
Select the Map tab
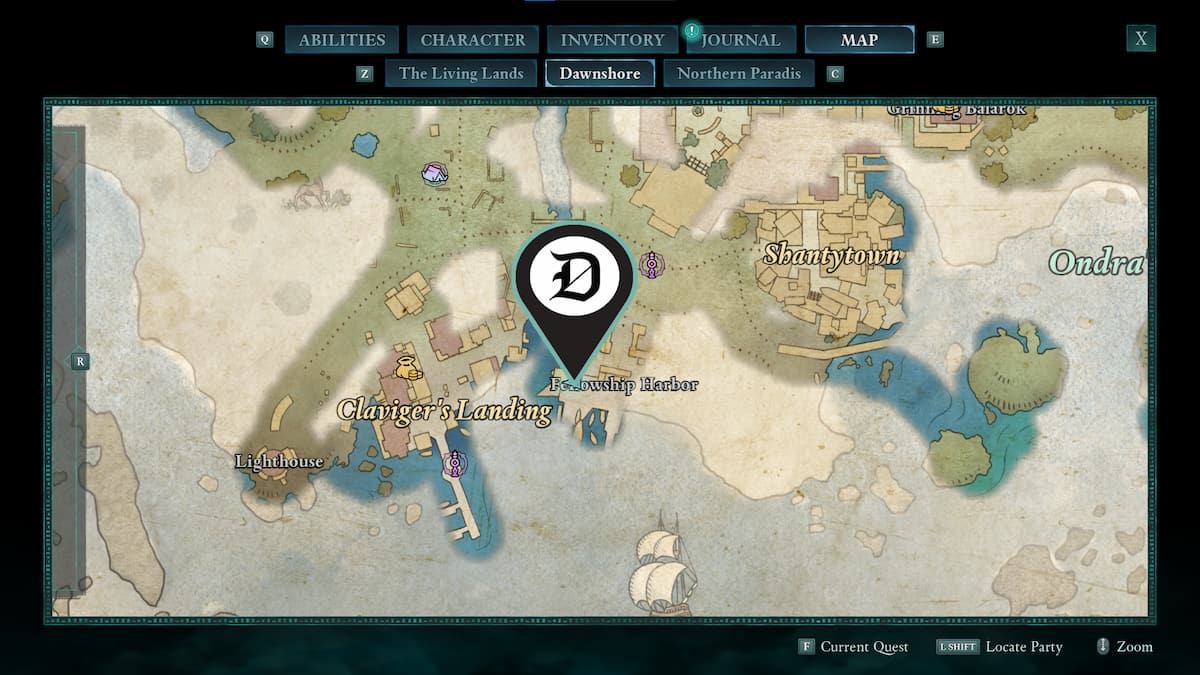click(859, 40)
